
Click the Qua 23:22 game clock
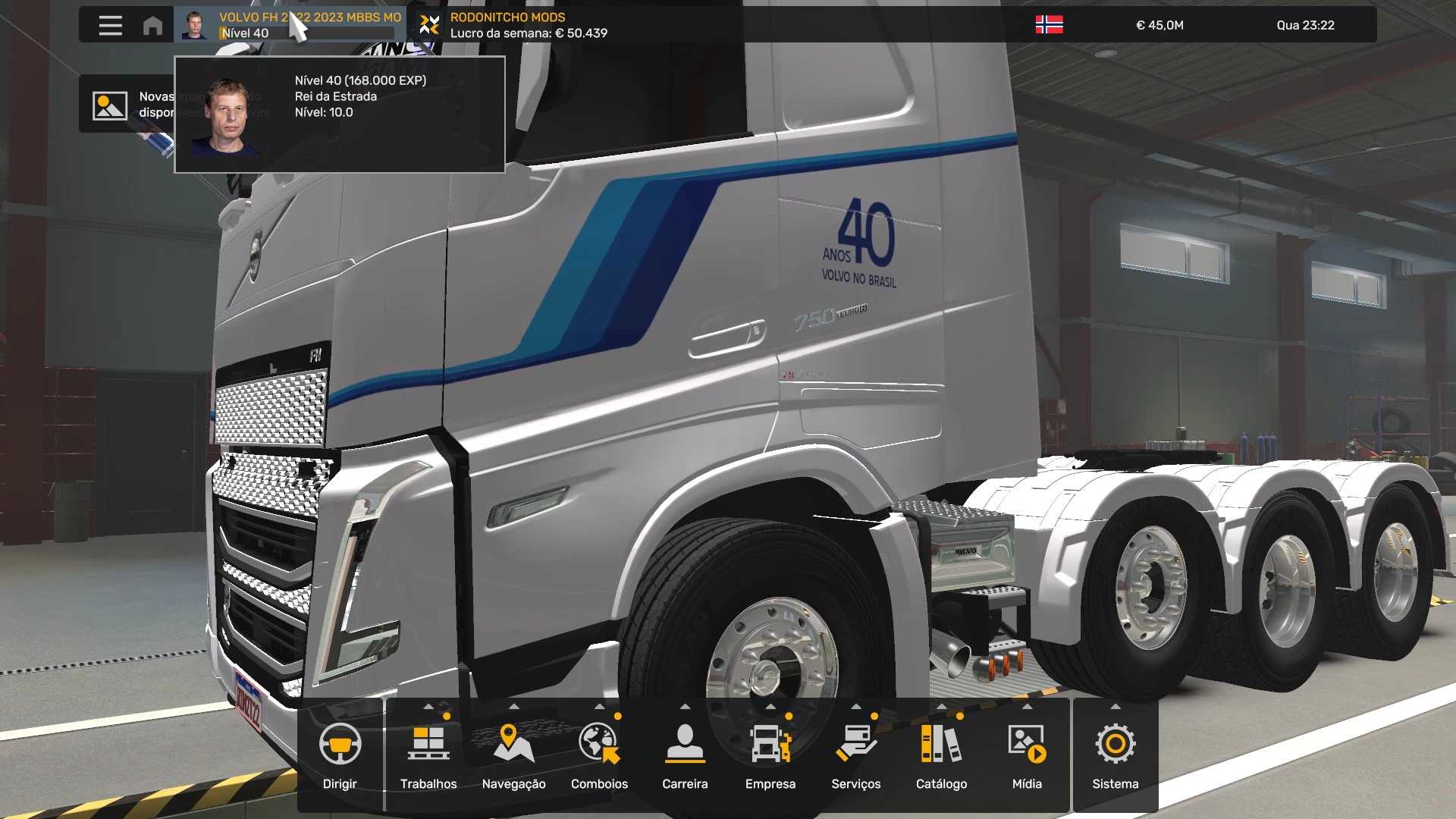[x=1305, y=25]
